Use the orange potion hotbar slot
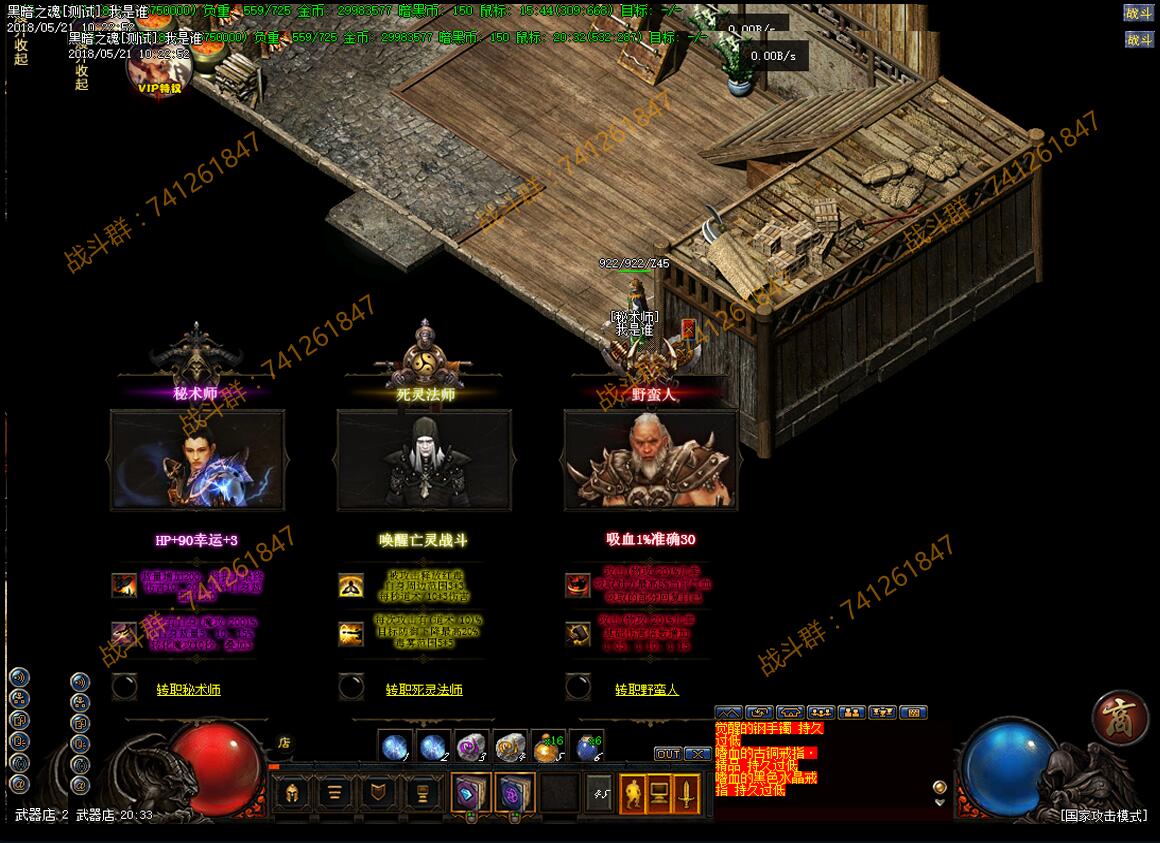Screen dimensions: 1160x843 click(546, 746)
